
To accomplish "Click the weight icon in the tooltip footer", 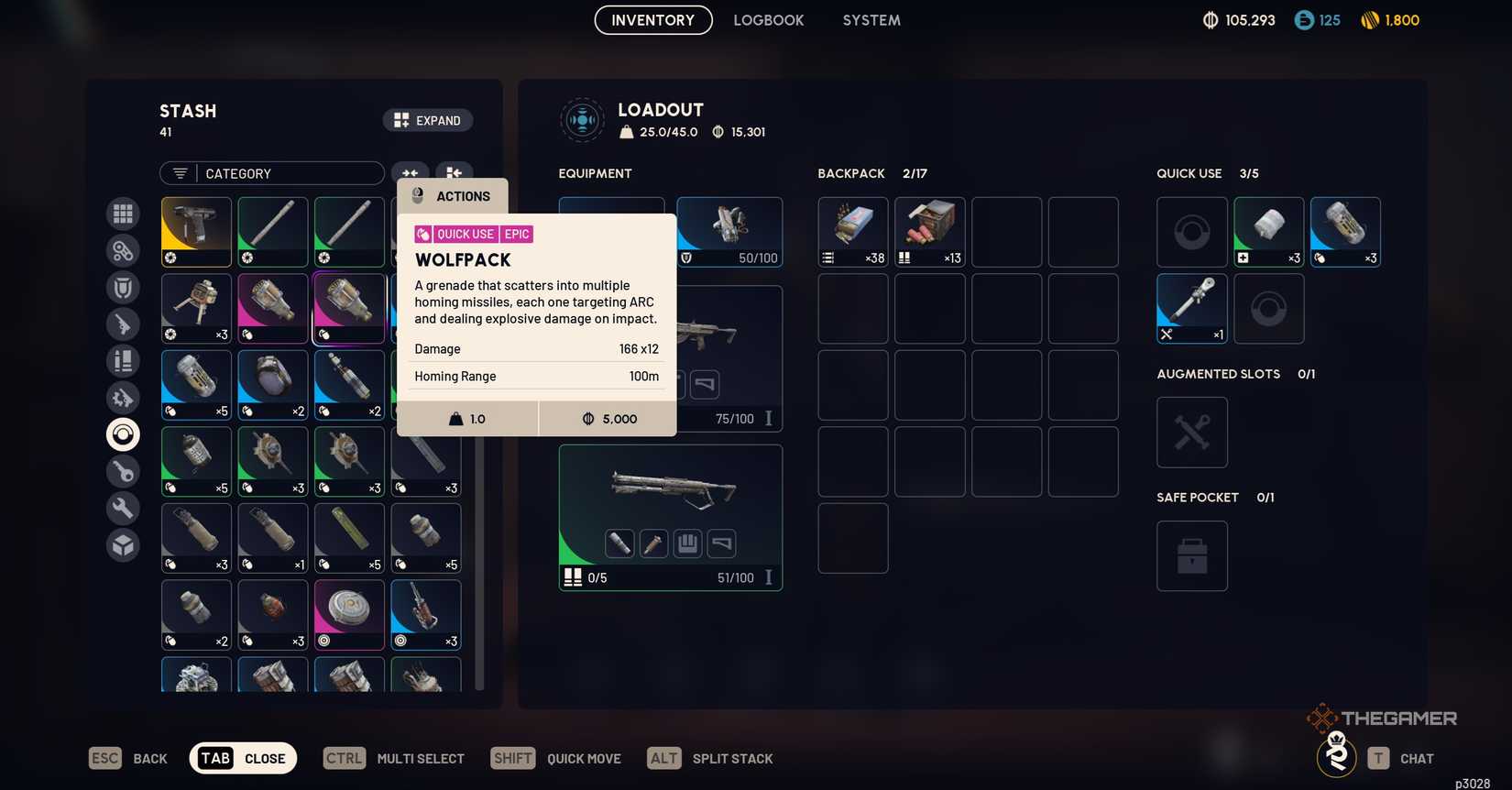I will click(455, 418).
